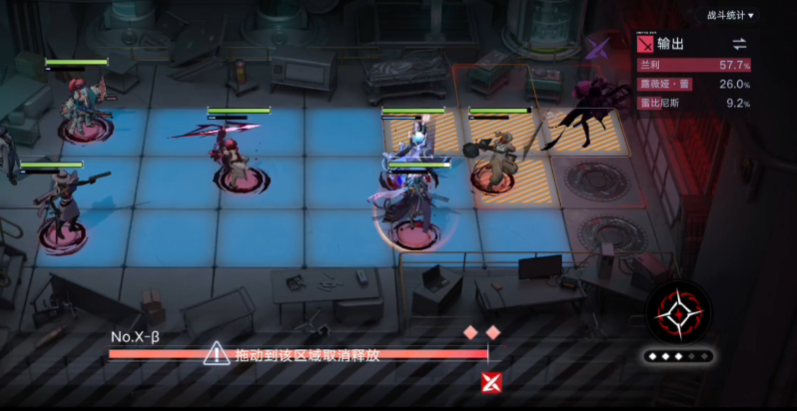
Task: Switch the 输出 damage statistics view
Action: [739, 44]
